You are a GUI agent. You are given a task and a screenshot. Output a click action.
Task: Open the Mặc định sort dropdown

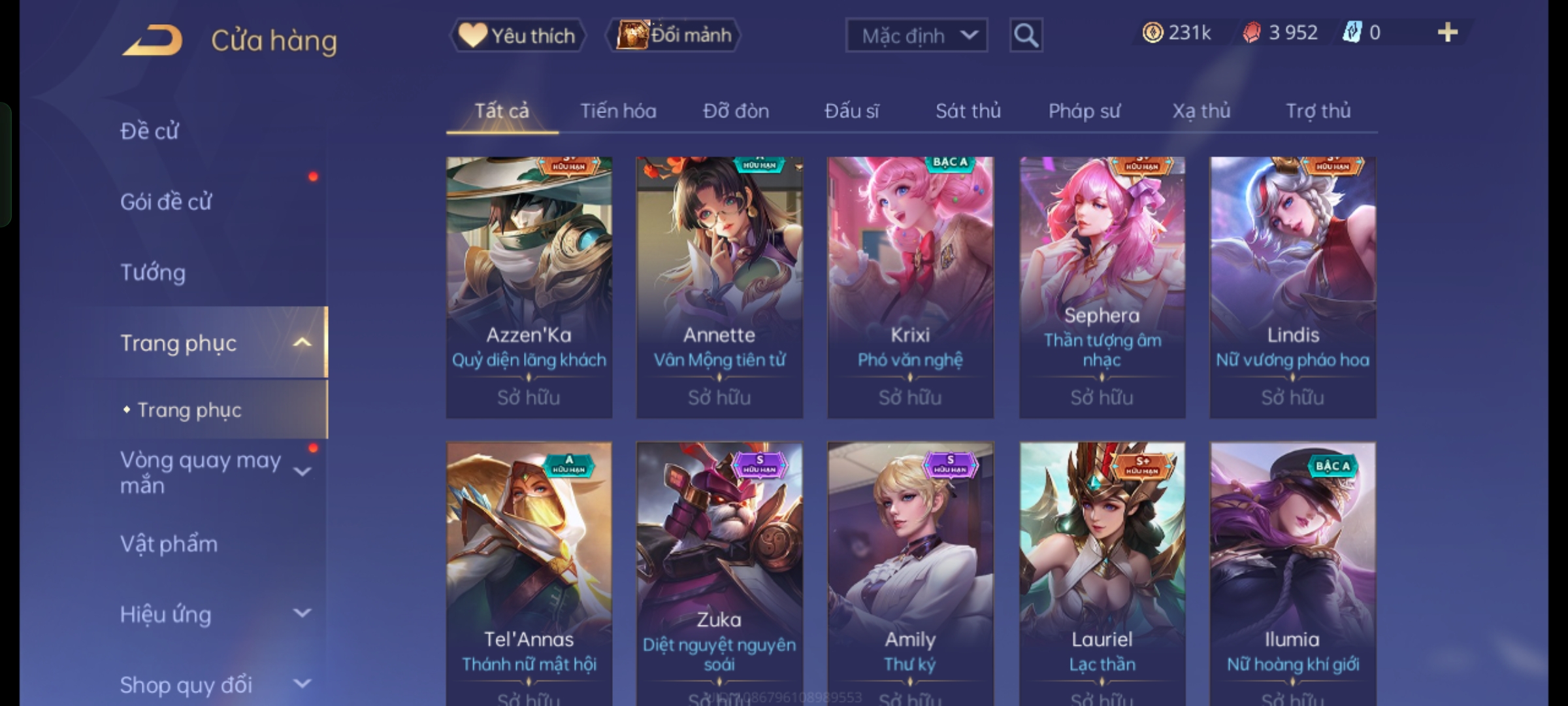[x=916, y=35]
